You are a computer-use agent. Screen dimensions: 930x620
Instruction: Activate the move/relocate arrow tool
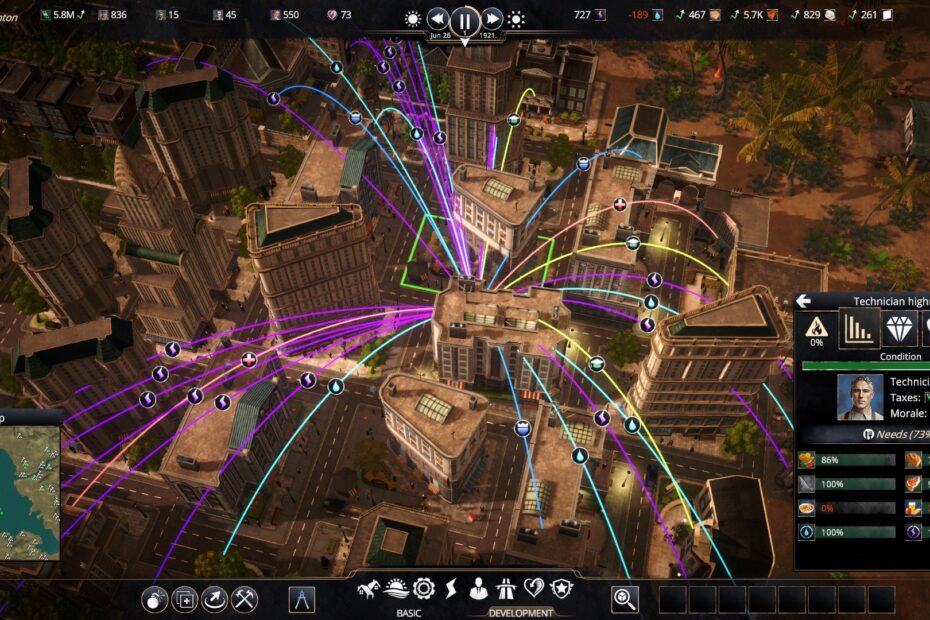coord(214,599)
